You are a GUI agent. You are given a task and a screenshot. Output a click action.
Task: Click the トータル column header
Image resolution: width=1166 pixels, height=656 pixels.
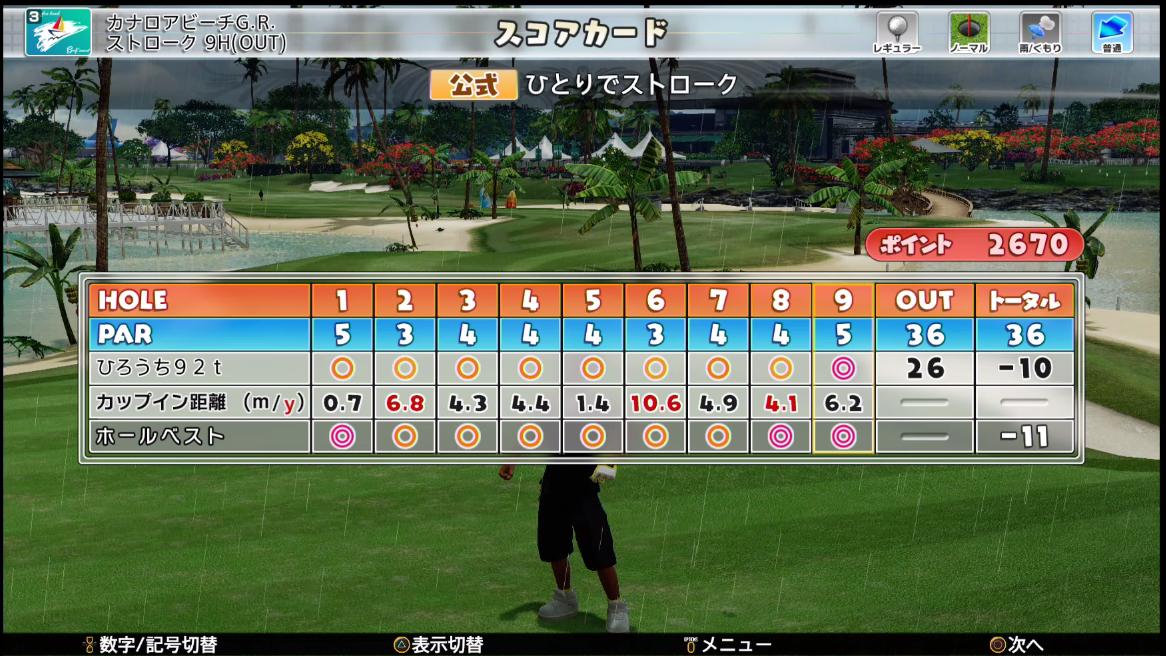pyautogui.click(x=1024, y=300)
